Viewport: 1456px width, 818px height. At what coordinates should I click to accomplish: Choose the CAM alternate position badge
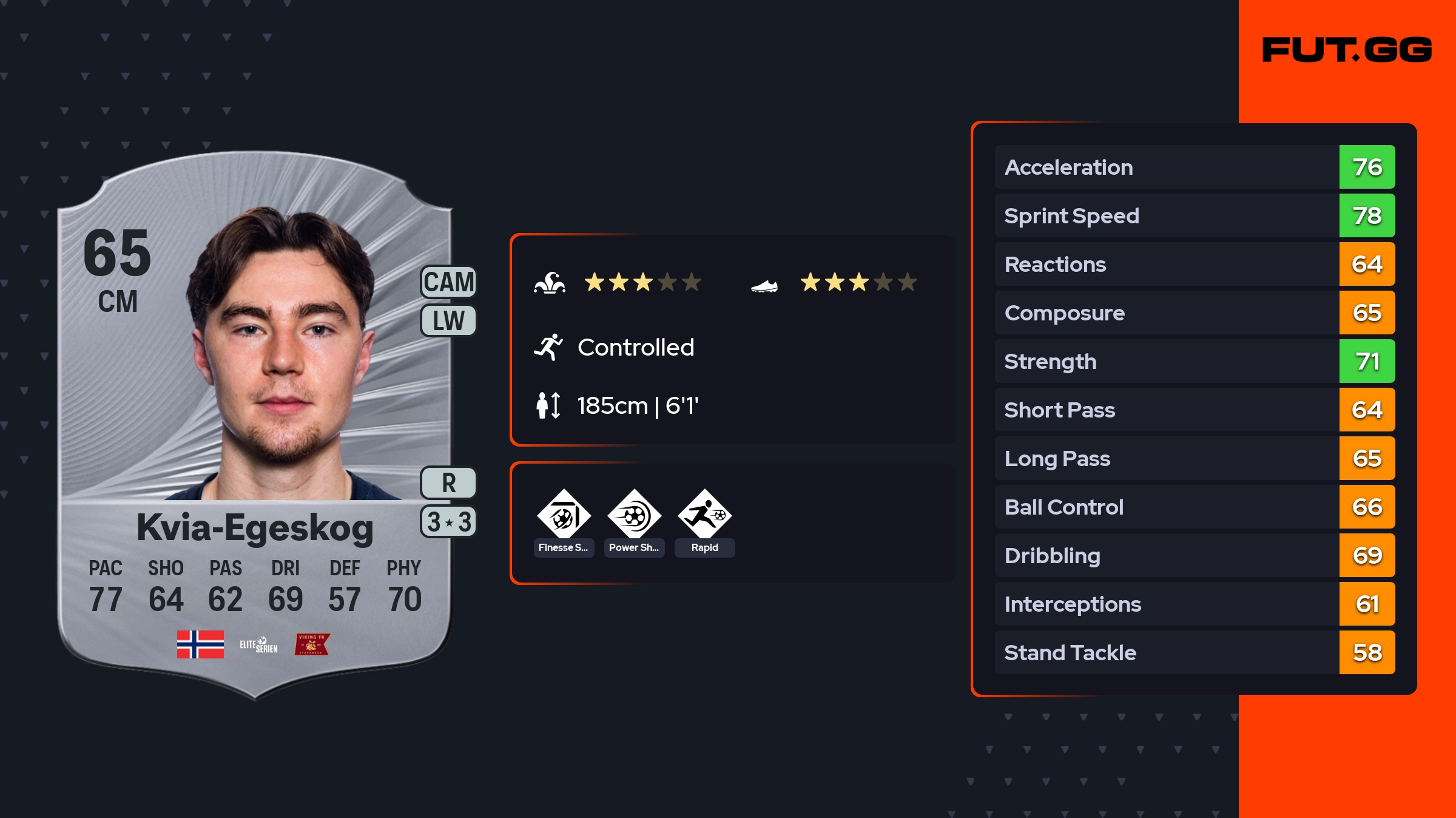coord(448,282)
